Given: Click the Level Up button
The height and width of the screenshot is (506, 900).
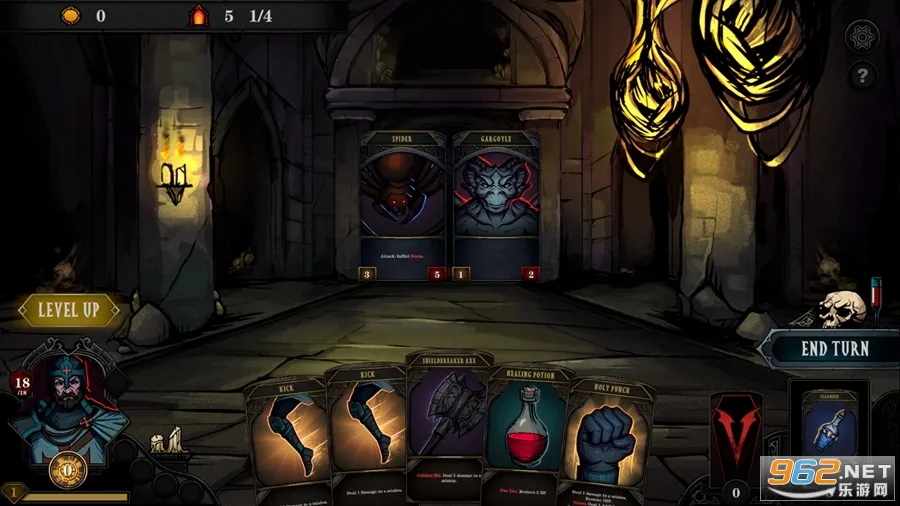Looking at the screenshot, I should click(x=68, y=310).
